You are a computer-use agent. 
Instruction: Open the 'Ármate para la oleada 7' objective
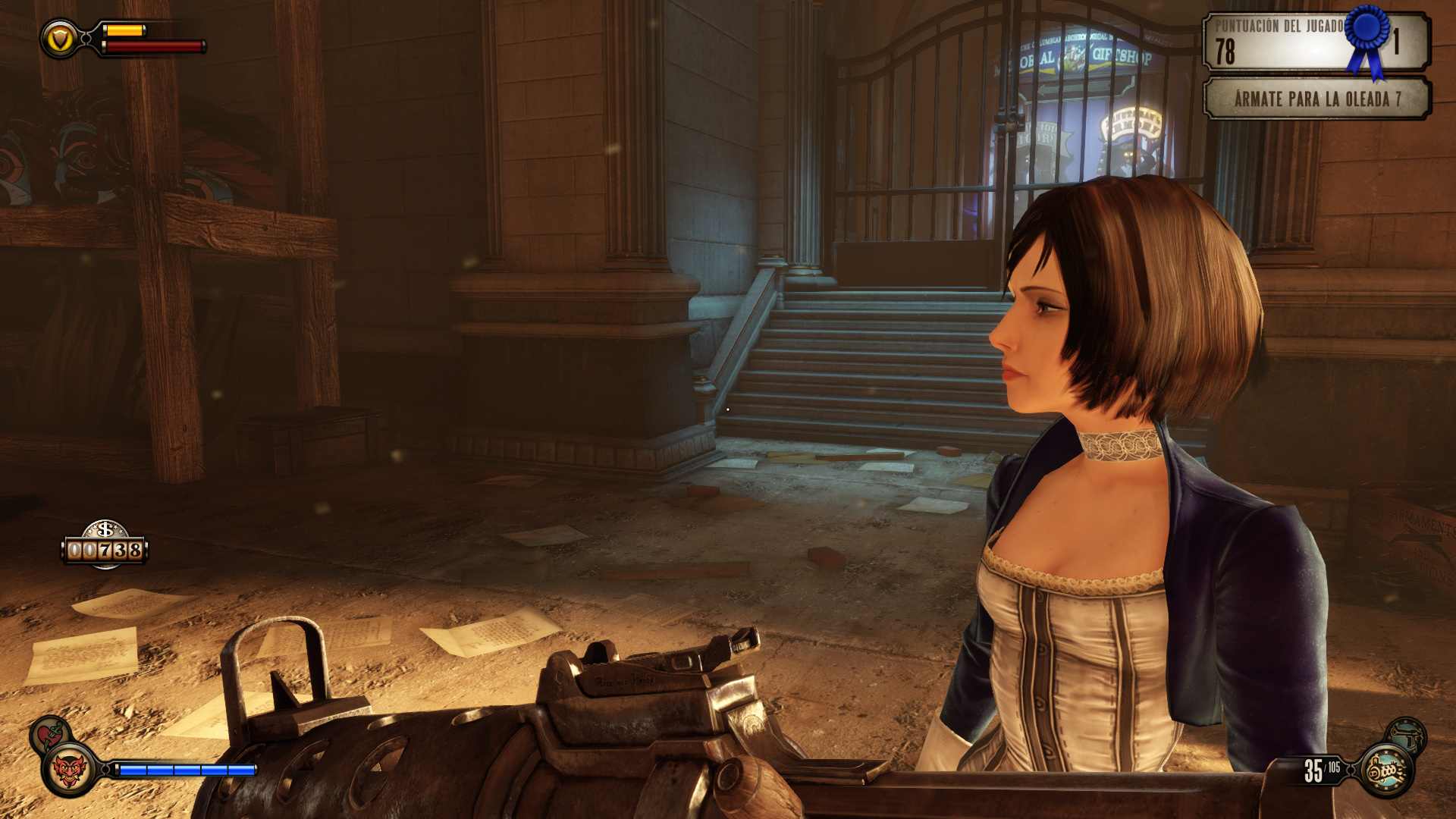pos(1316,99)
